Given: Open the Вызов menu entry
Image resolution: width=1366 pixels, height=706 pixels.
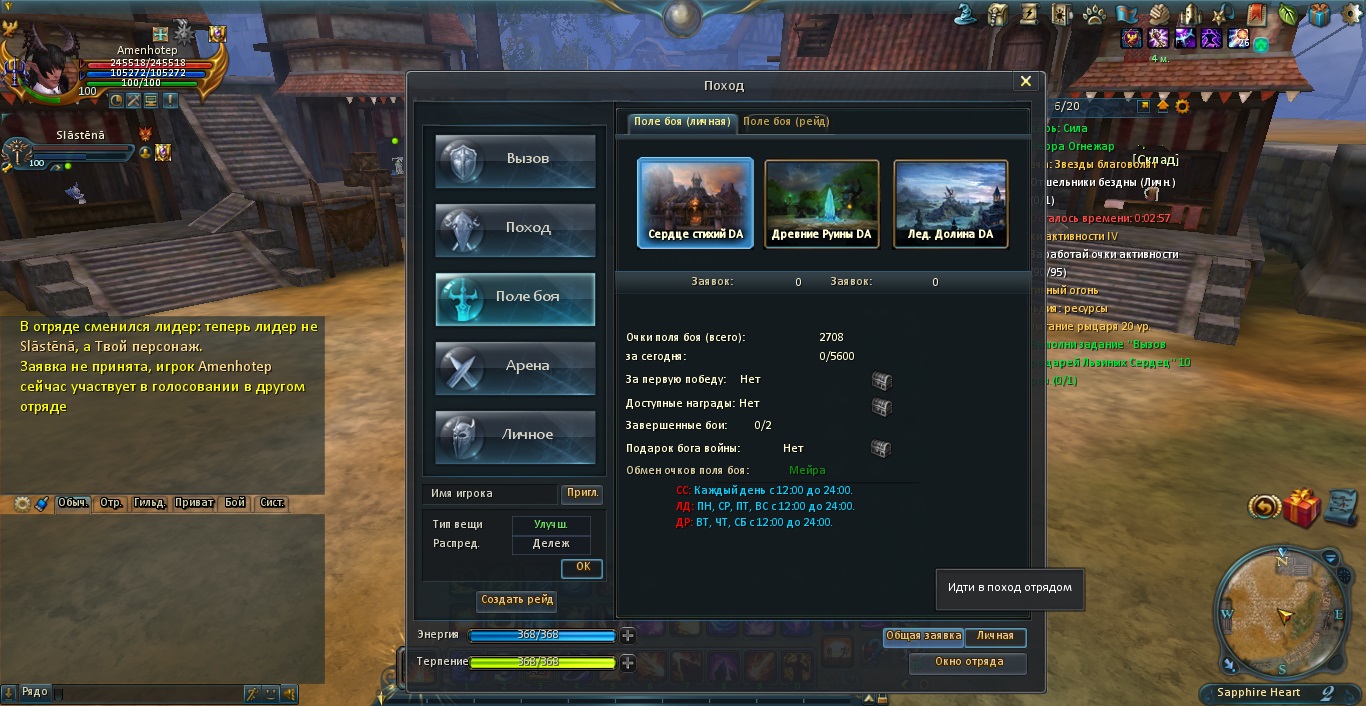Looking at the screenshot, I should point(515,160).
